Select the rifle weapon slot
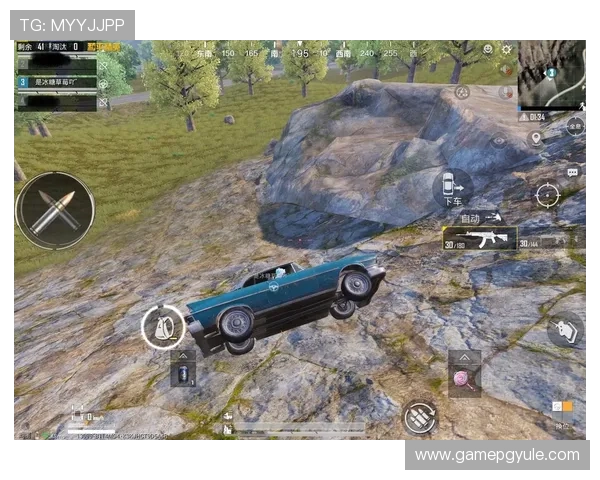The width and height of the screenshot is (600, 480). pyautogui.click(x=479, y=238)
